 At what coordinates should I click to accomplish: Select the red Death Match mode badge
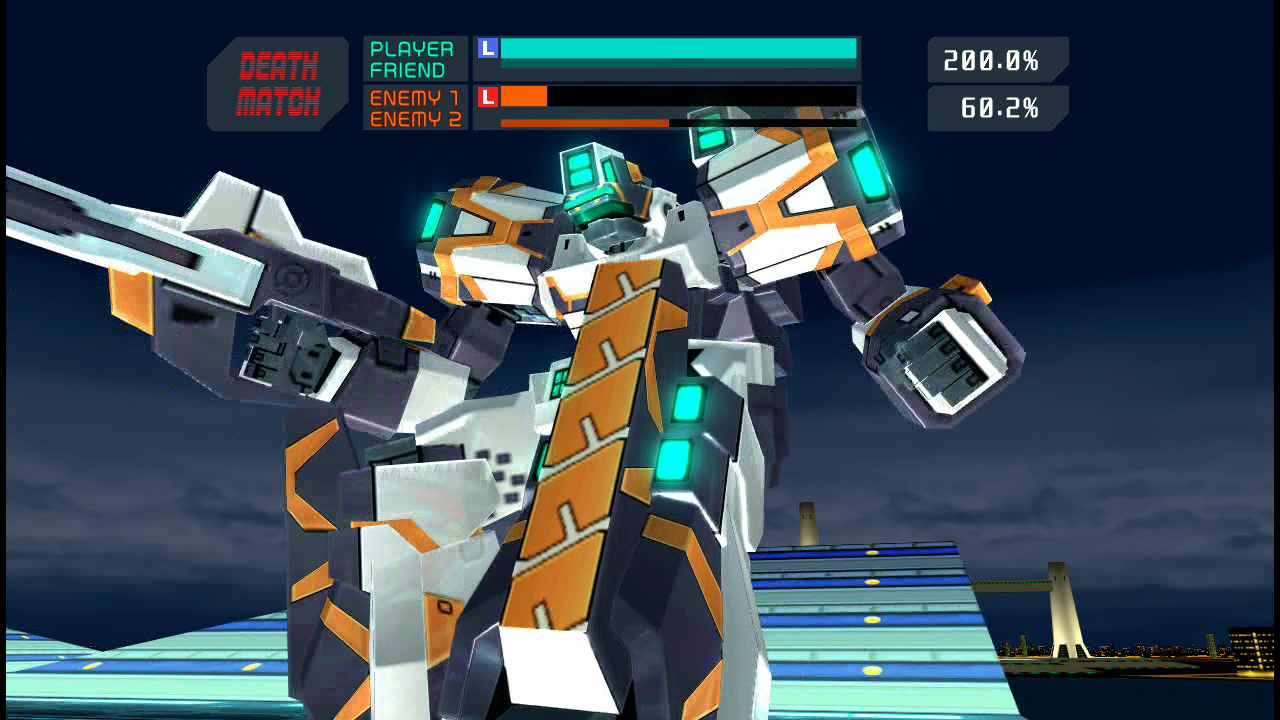click(x=278, y=84)
